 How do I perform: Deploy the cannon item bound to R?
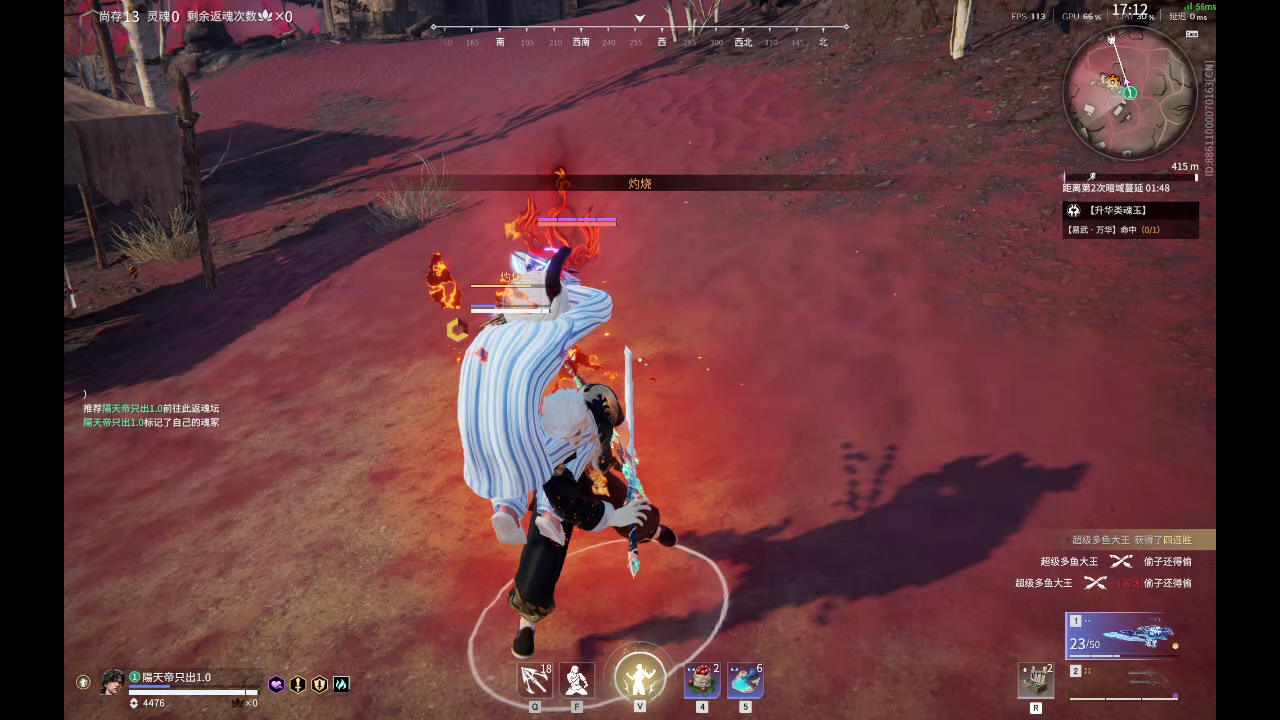(1036, 681)
